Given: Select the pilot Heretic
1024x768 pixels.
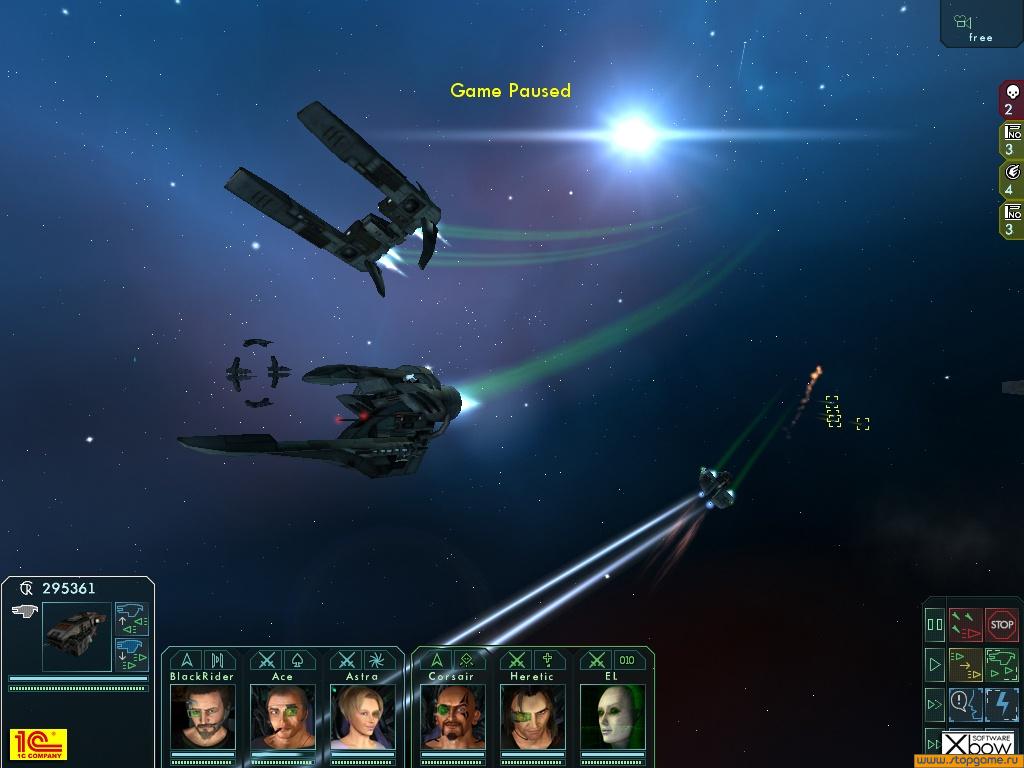Looking at the screenshot, I should (532, 716).
